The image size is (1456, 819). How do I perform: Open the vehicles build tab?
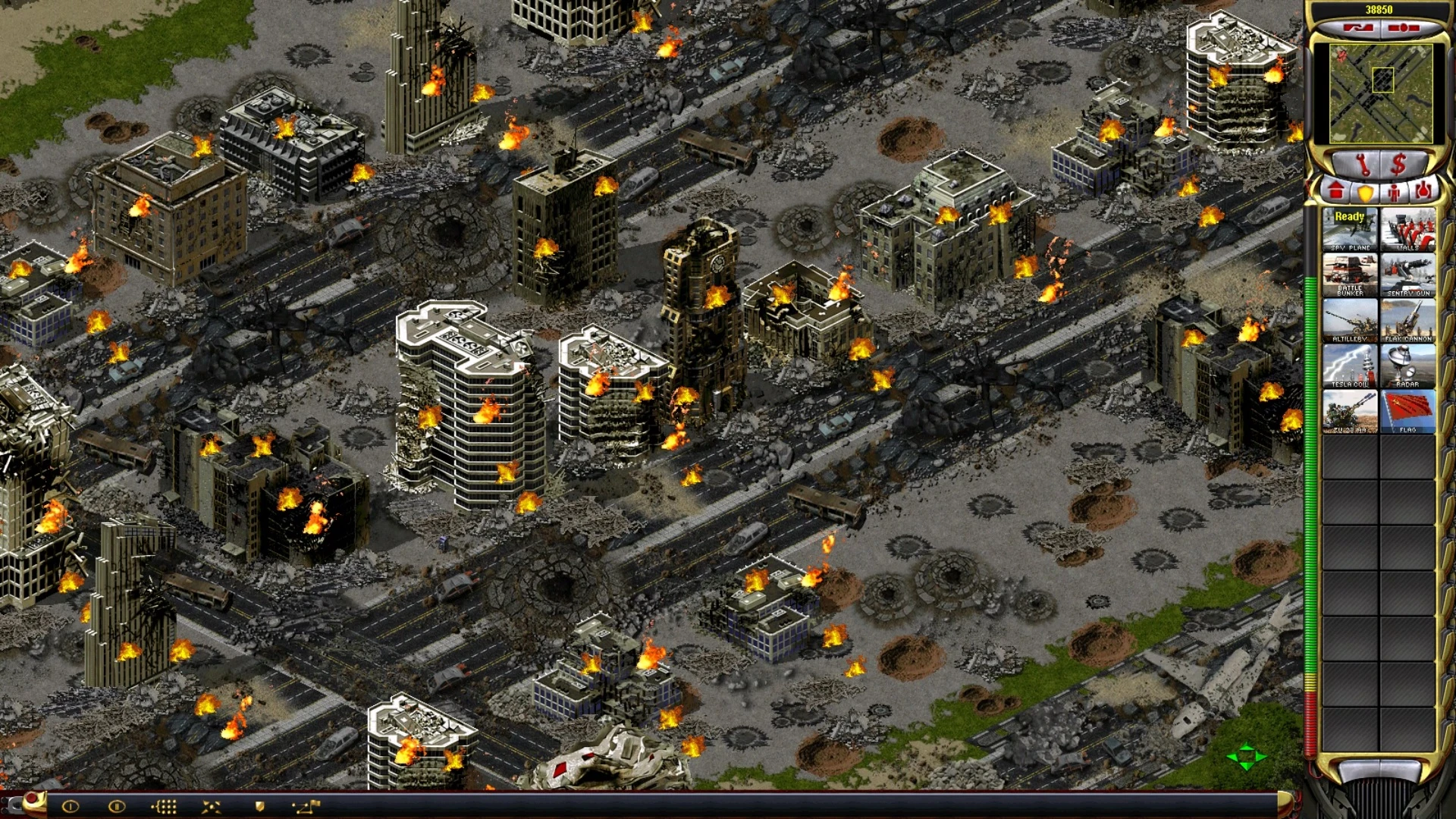coord(1423,191)
